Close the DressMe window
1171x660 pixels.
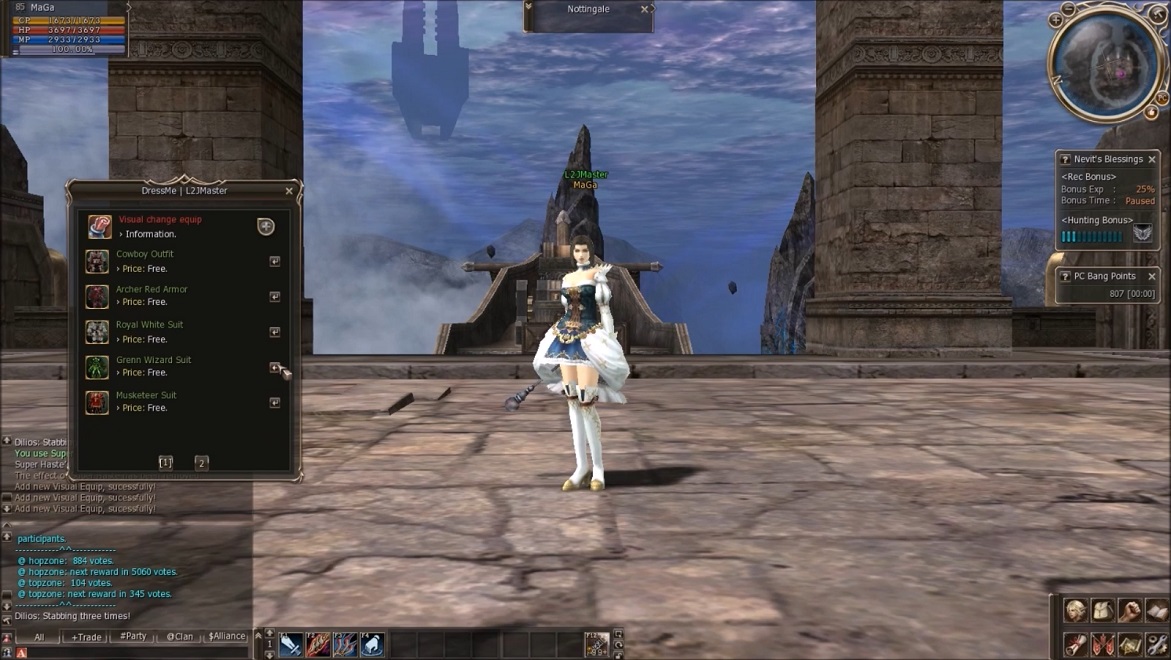pos(289,191)
